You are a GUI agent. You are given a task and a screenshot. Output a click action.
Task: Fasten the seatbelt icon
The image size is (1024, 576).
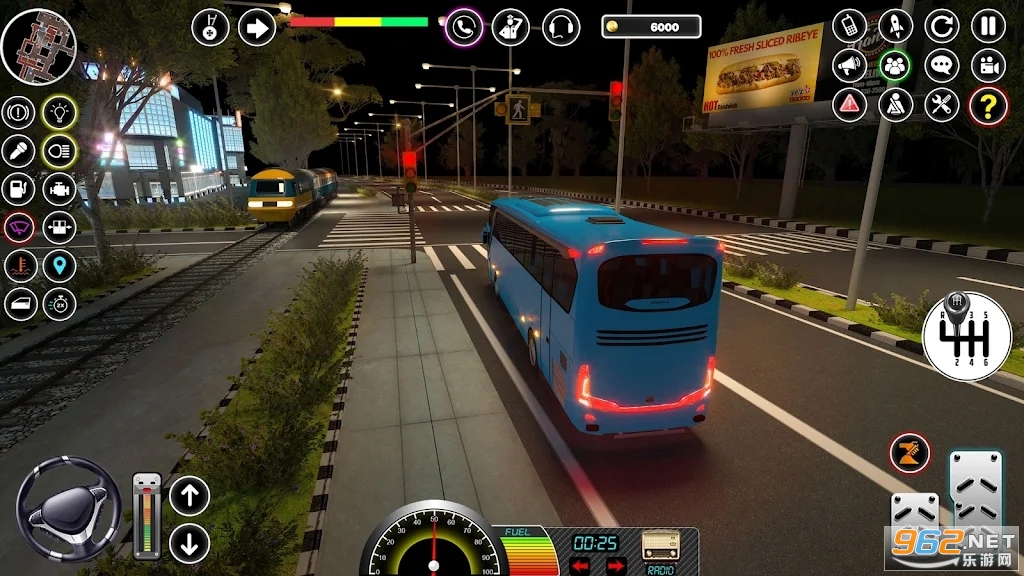pos(895,105)
